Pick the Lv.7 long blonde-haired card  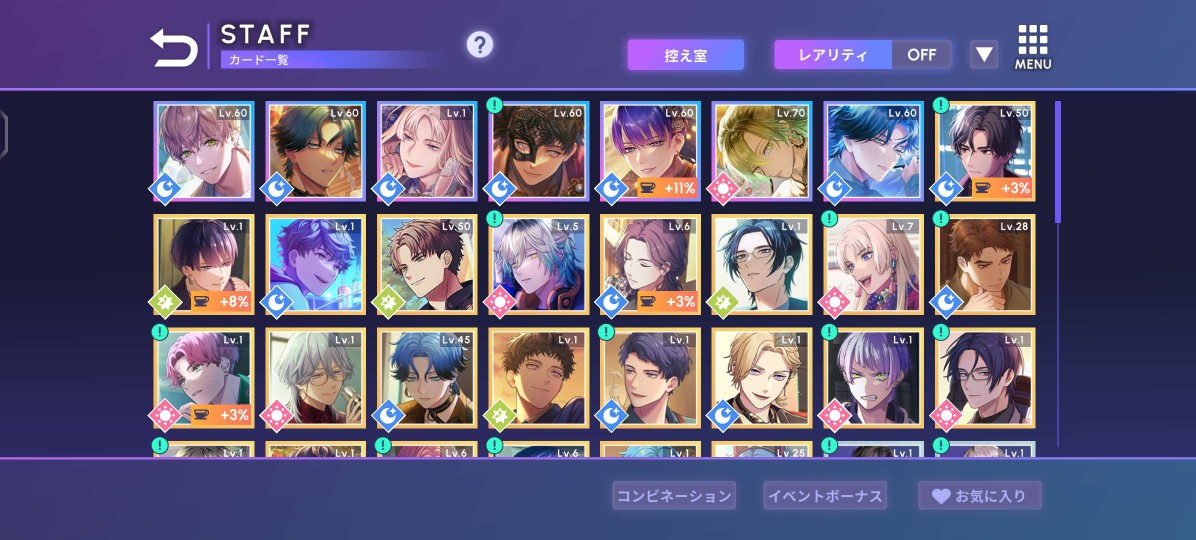pyautogui.click(x=874, y=264)
